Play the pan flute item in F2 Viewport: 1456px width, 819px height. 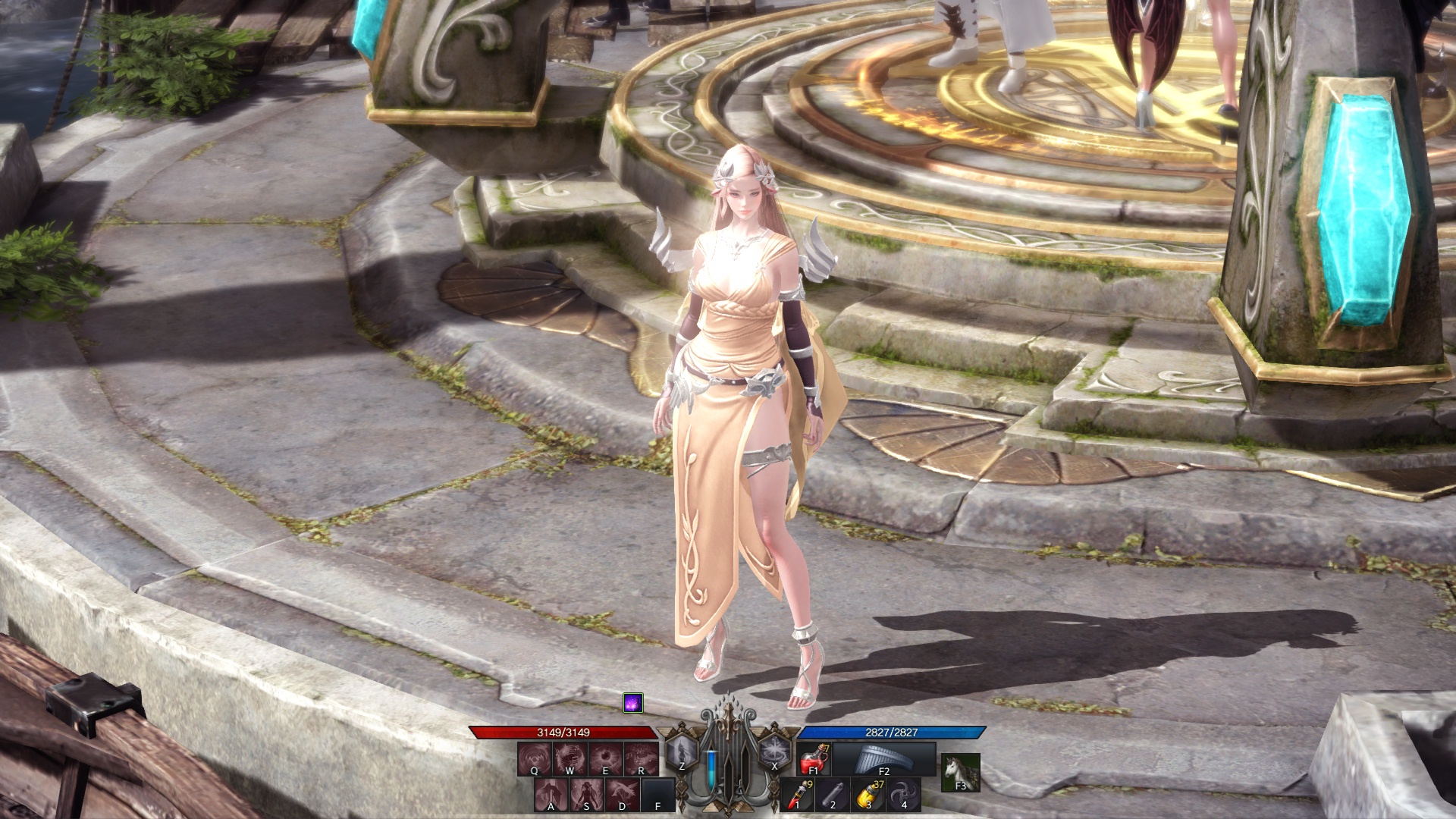883,759
